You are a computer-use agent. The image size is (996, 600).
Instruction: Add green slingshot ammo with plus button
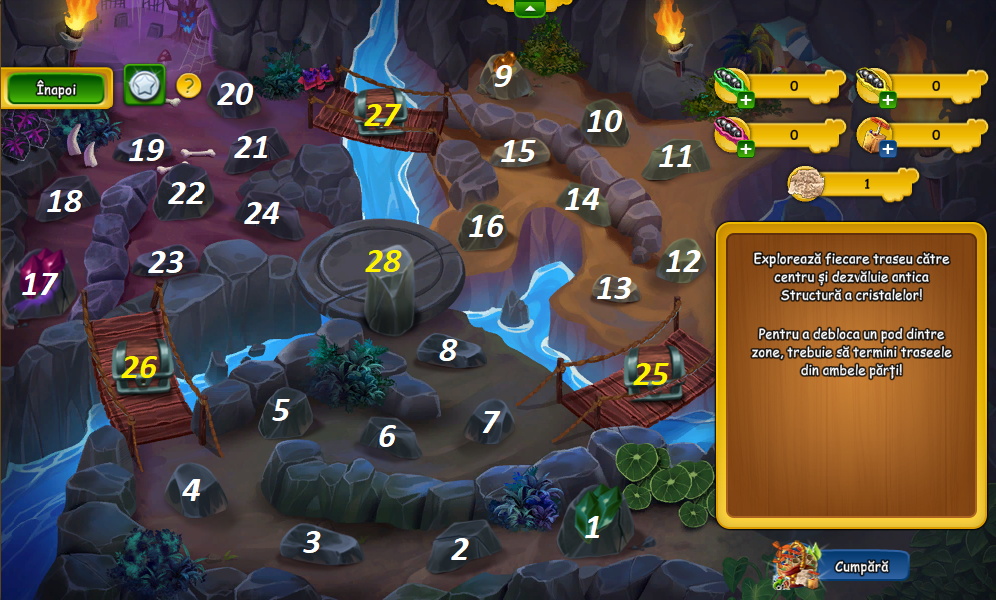pyautogui.click(x=745, y=98)
